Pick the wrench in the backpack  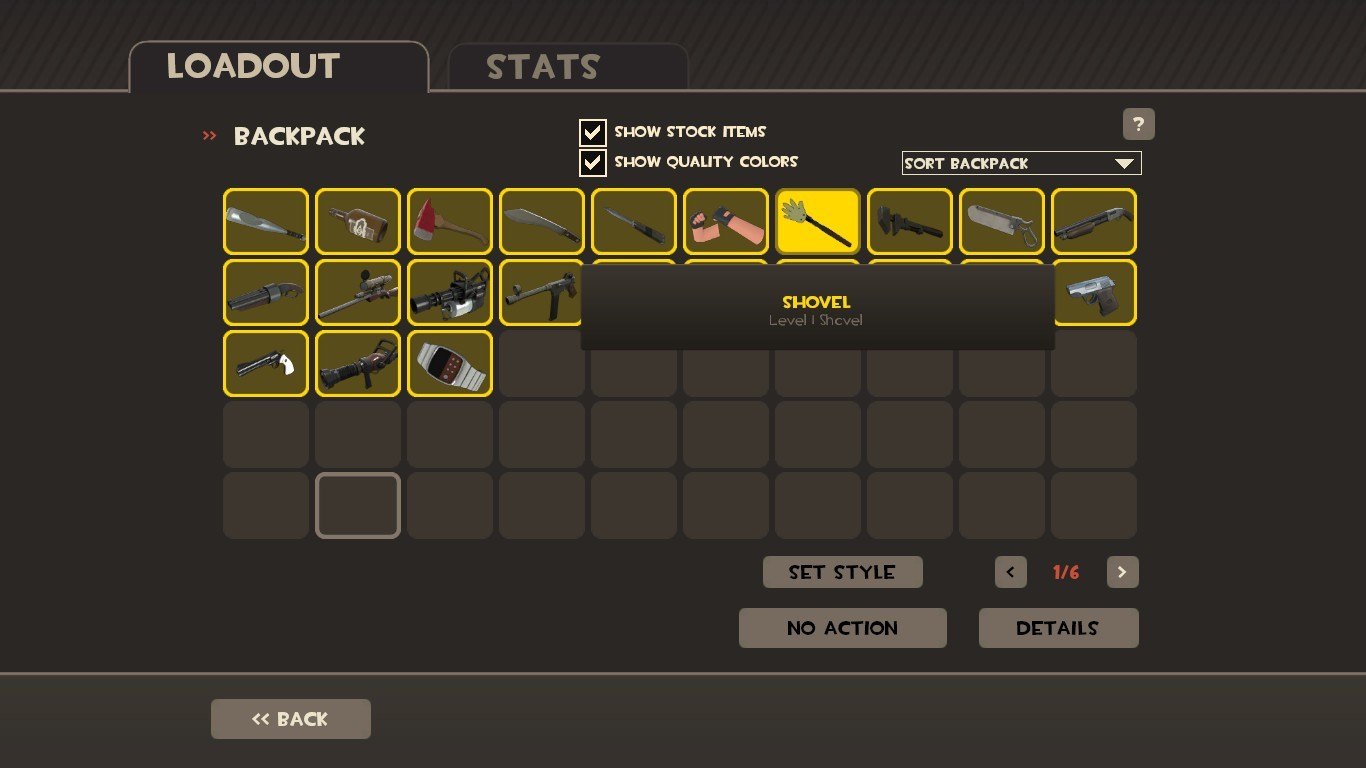910,222
